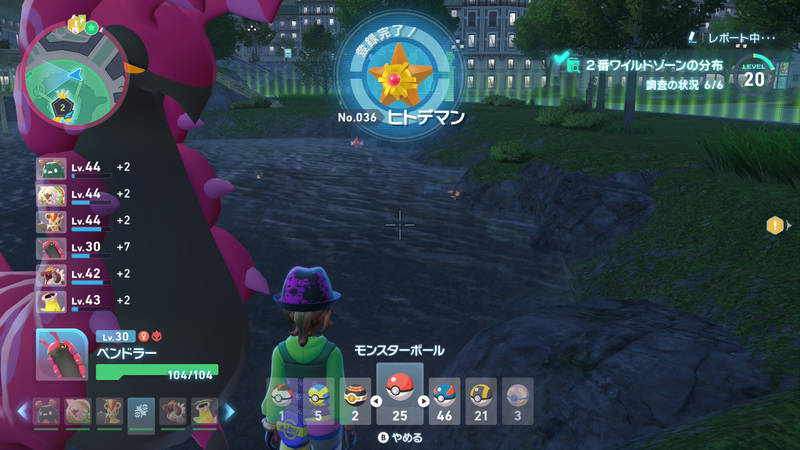The height and width of the screenshot is (450, 800).
Task: Cycle the bottom party strip right with the arrow
Action: 228,411
